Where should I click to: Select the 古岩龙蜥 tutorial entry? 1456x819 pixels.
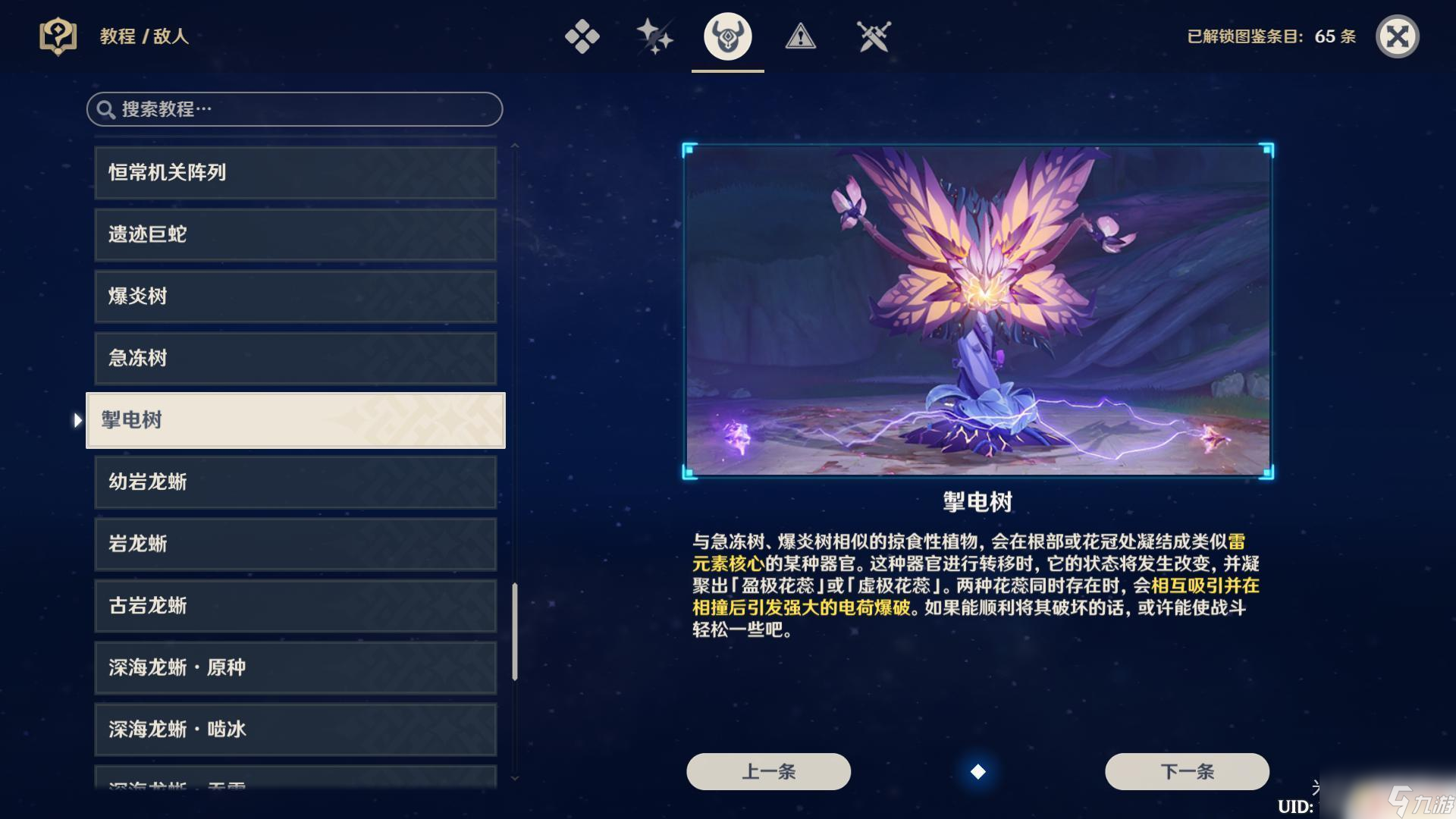click(x=295, y=606)
